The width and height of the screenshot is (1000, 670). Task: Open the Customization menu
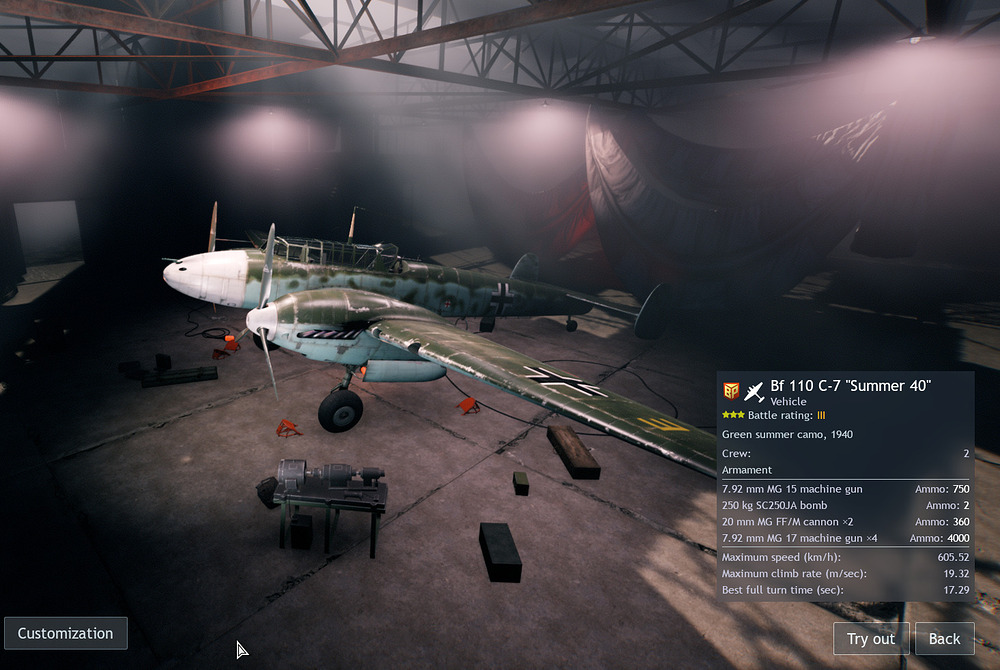[x=66, y=634]
